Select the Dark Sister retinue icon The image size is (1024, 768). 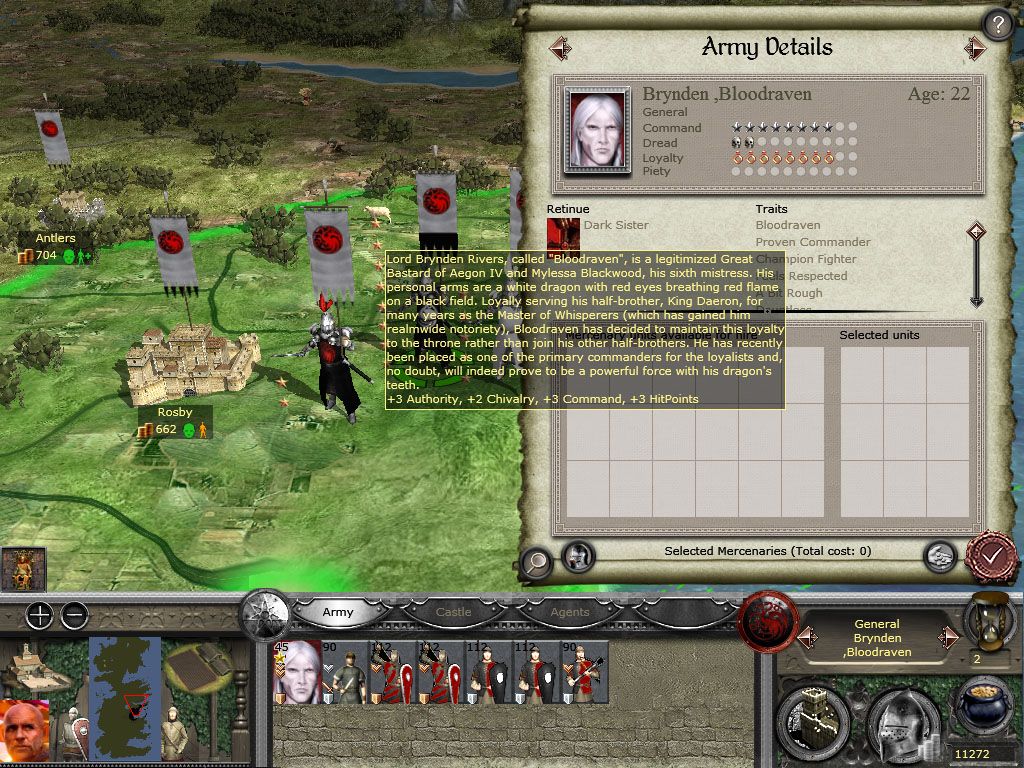point(563,233)
